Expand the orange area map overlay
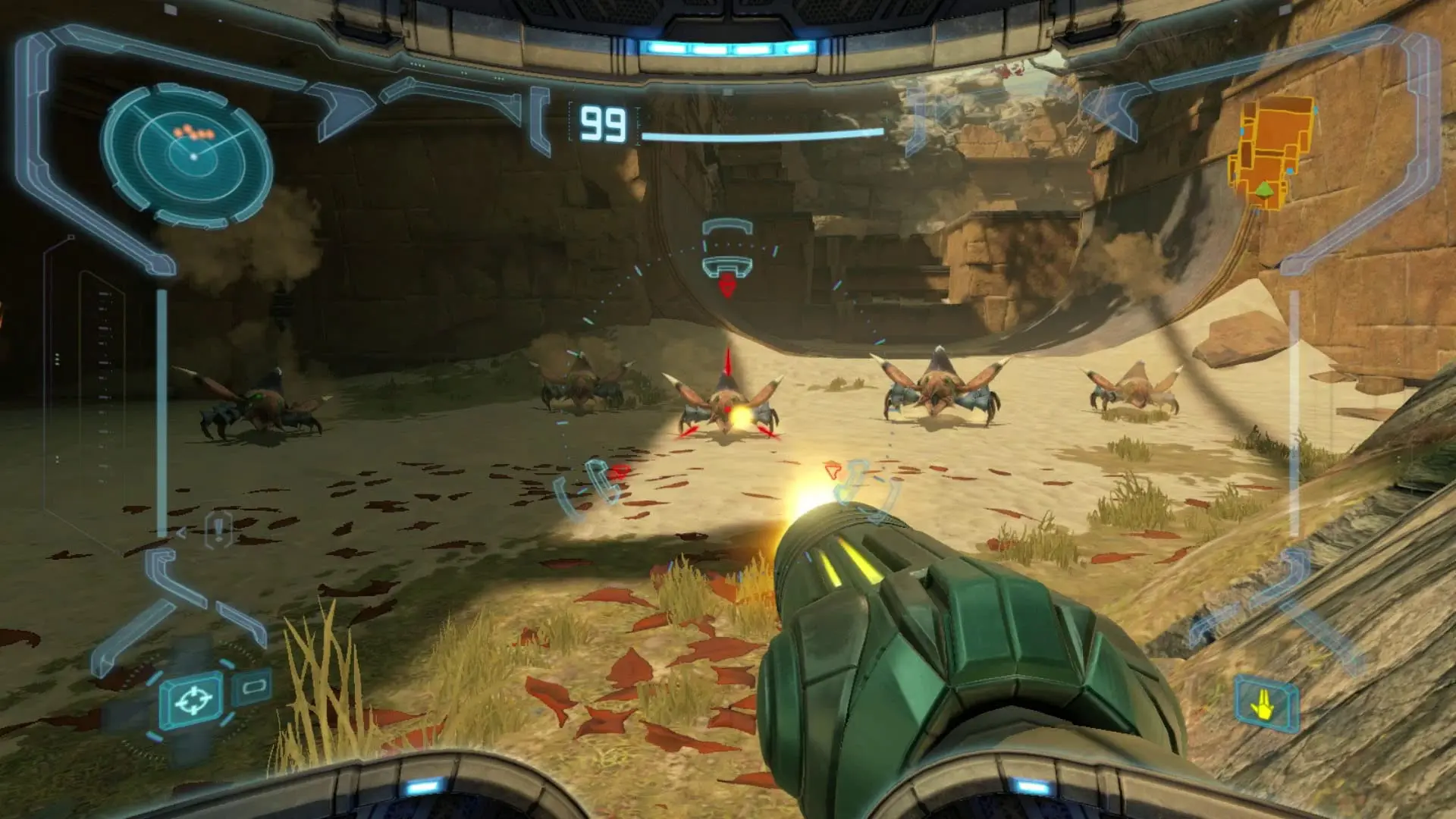The height and width of the screenshot is (819, 1456). 1272,152
